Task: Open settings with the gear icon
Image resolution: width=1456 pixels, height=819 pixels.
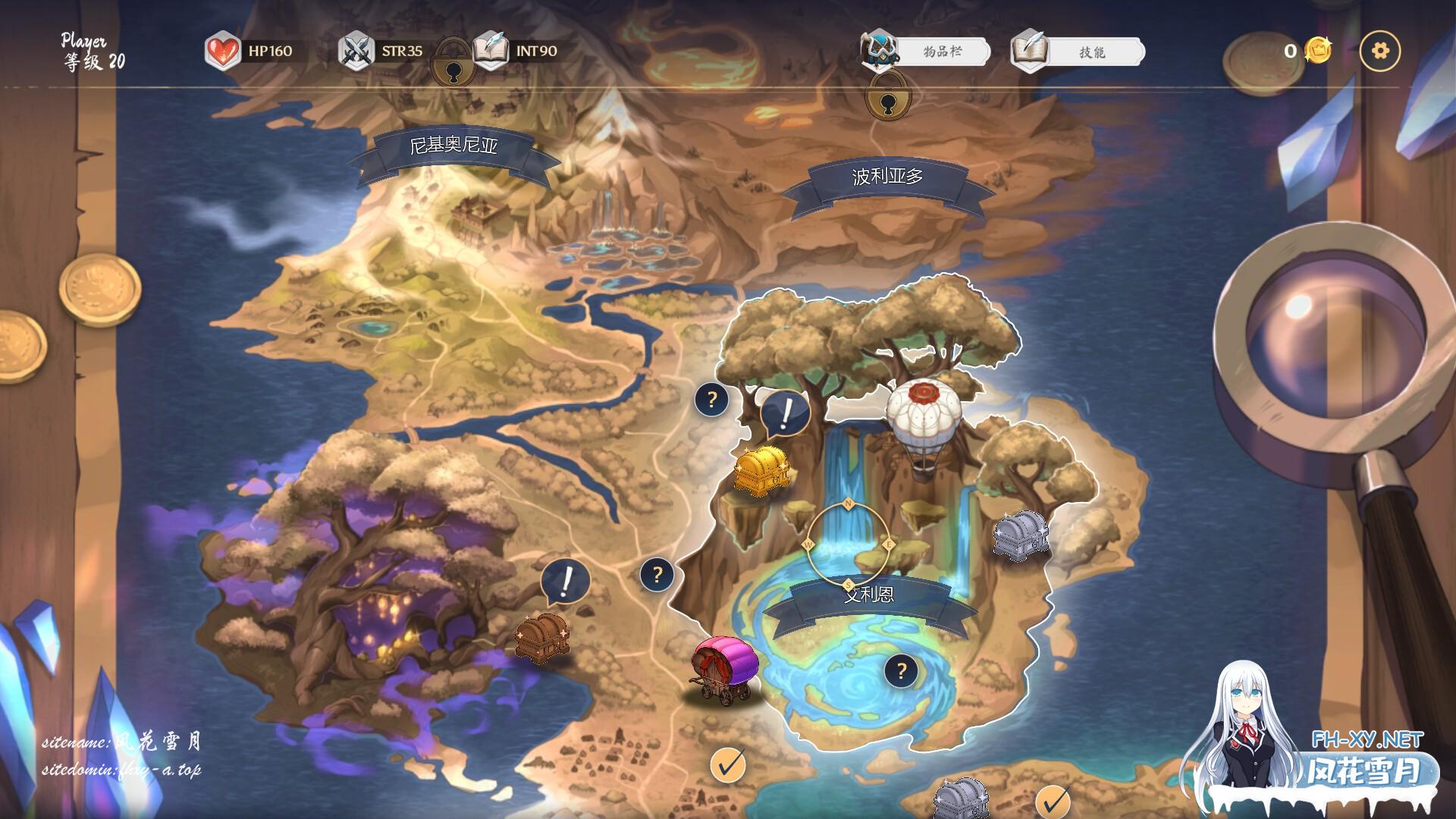Action: click(x=1380, y=51)
